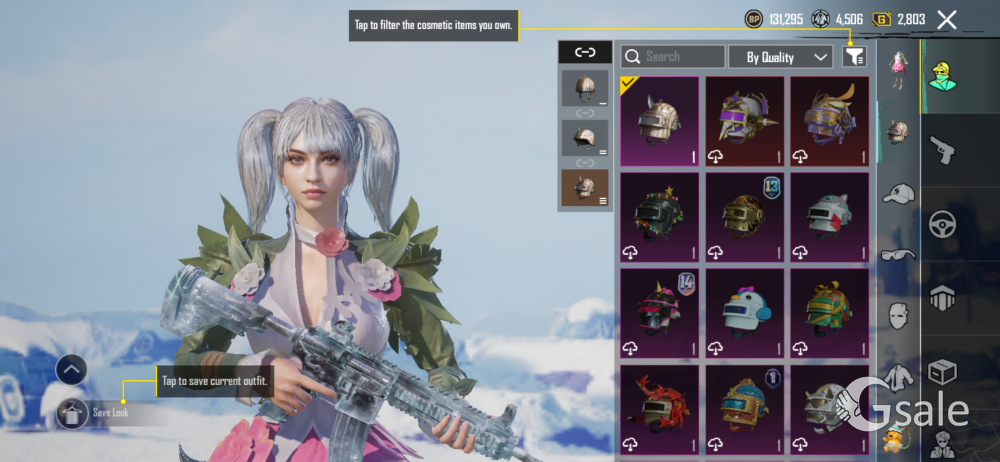Image resolution: width=1000 pixels, height=462 pixels.
Task: Open the By Quality sort dropdown
Action: click(x=780, y=57)
